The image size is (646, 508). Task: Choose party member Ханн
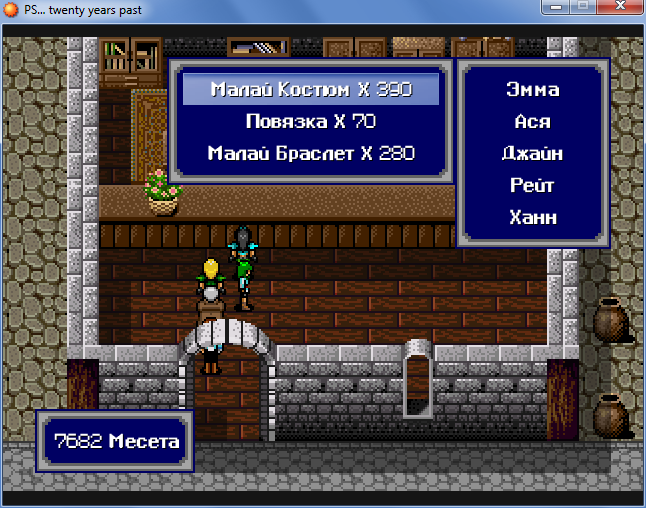(531, 218)
